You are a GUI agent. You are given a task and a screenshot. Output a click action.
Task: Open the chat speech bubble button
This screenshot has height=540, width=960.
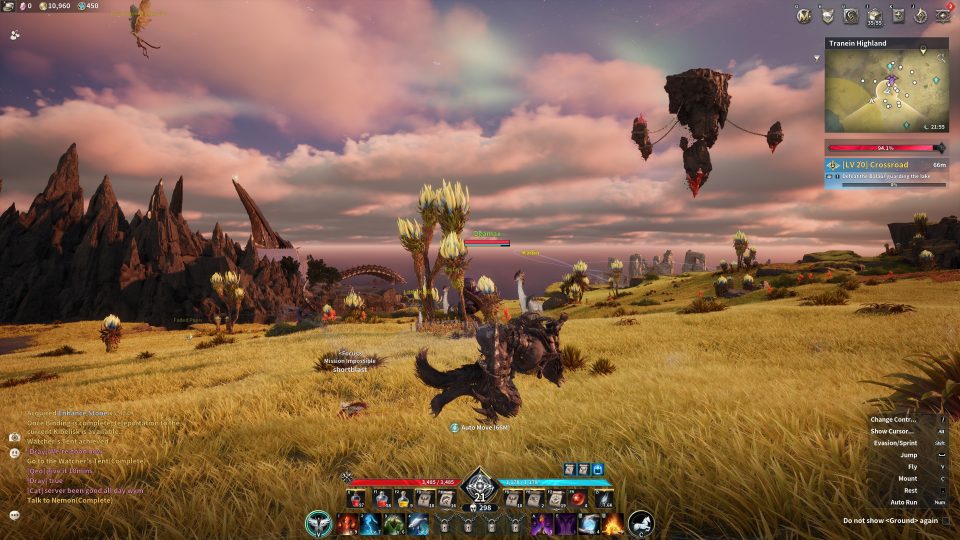(x=15, y=515)
